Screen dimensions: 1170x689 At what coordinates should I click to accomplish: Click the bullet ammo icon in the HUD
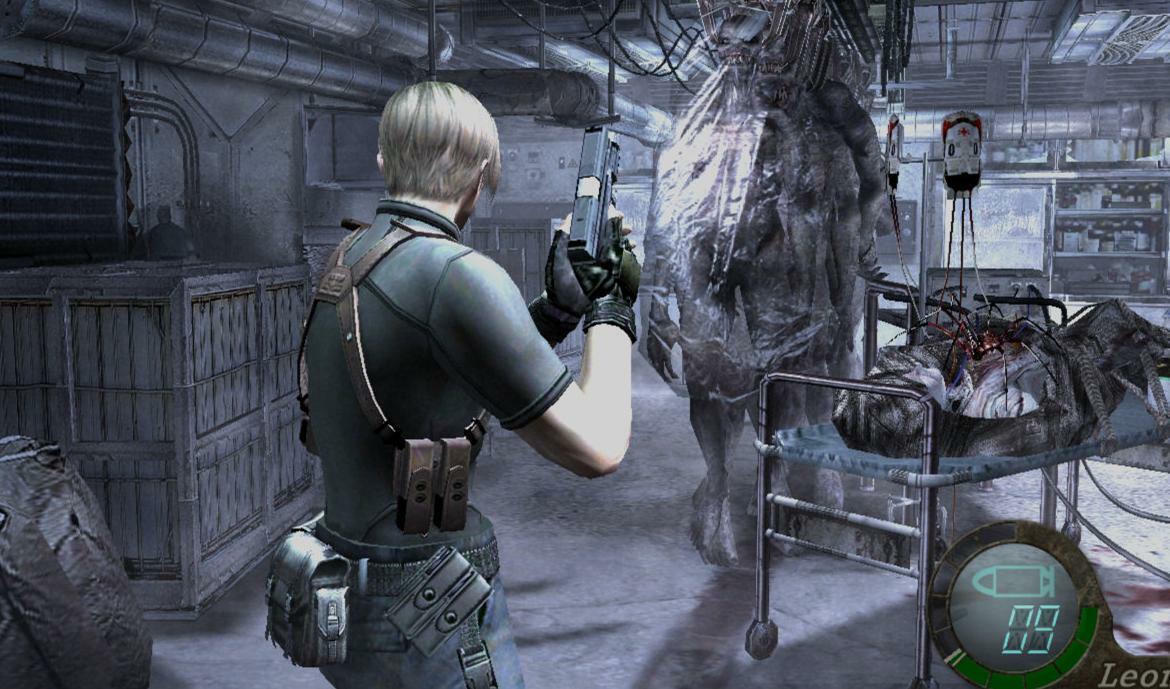[1015, 582]
